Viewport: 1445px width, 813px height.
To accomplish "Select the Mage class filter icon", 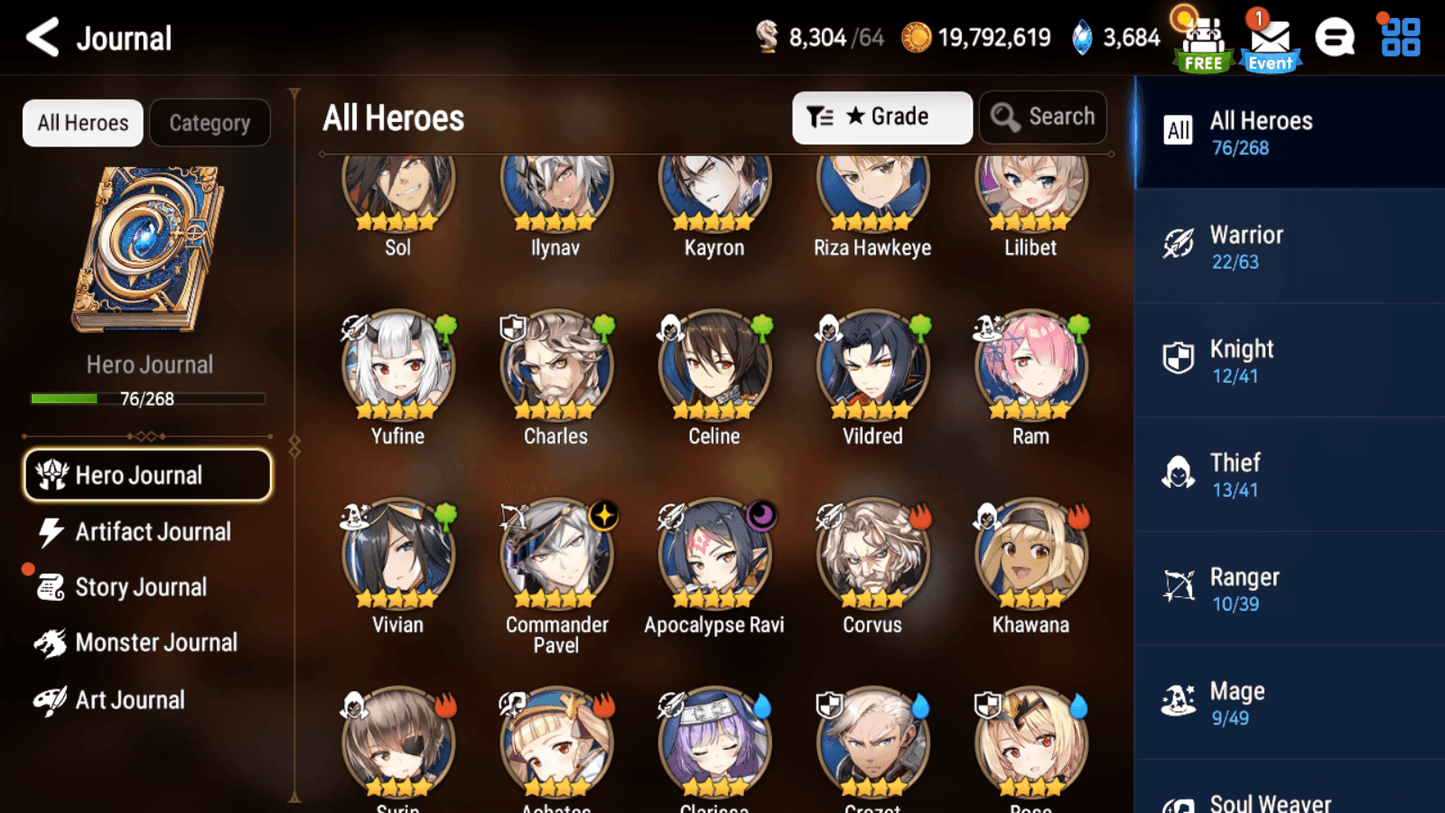I will point(1180,701).
